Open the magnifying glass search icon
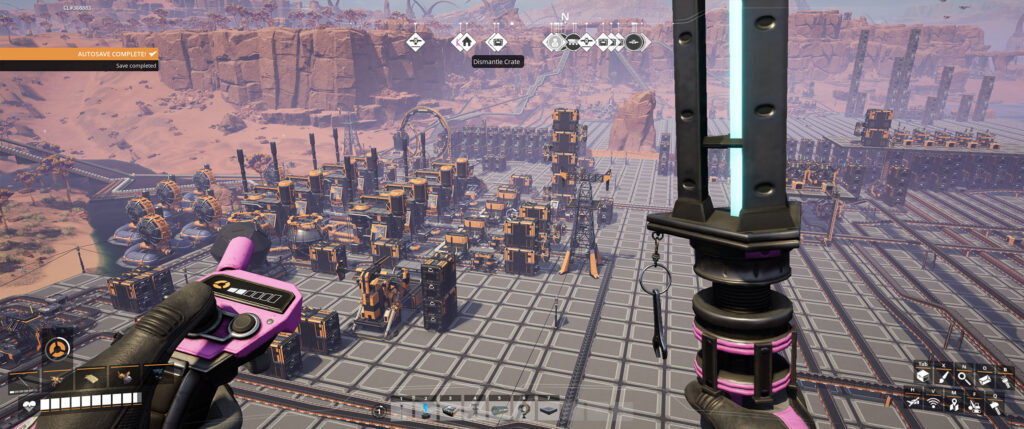The height and width of the screenshot is (429, 1024). click(962, 377)
